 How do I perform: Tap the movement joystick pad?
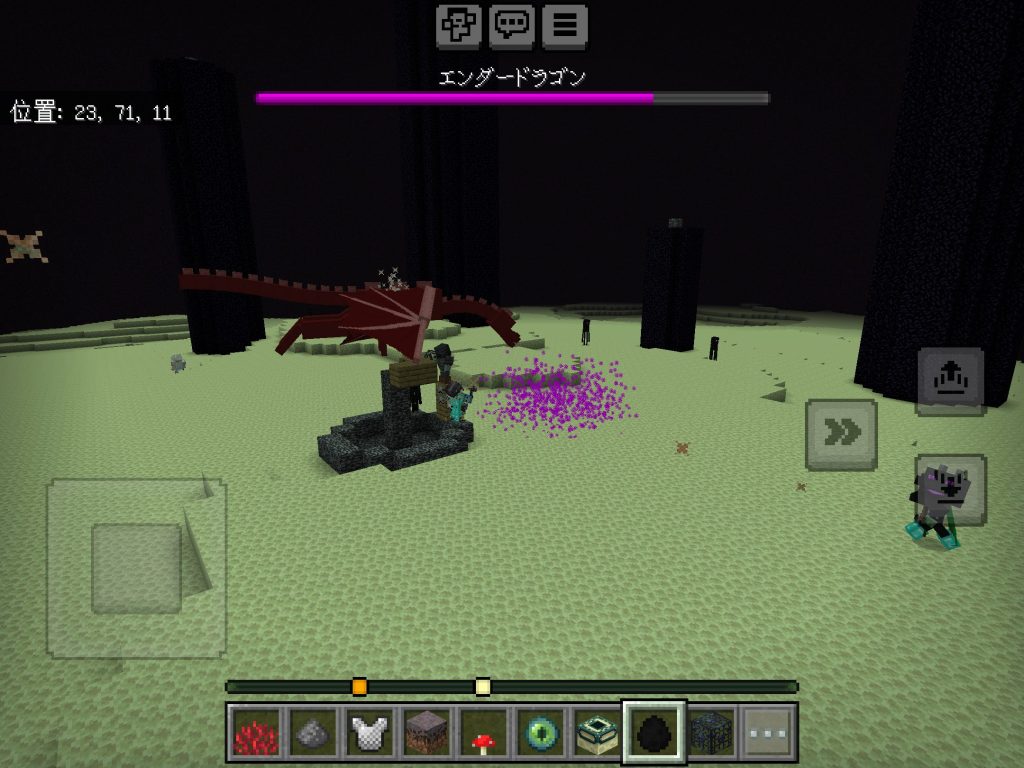pyautogui.click(x=136, y=568)
